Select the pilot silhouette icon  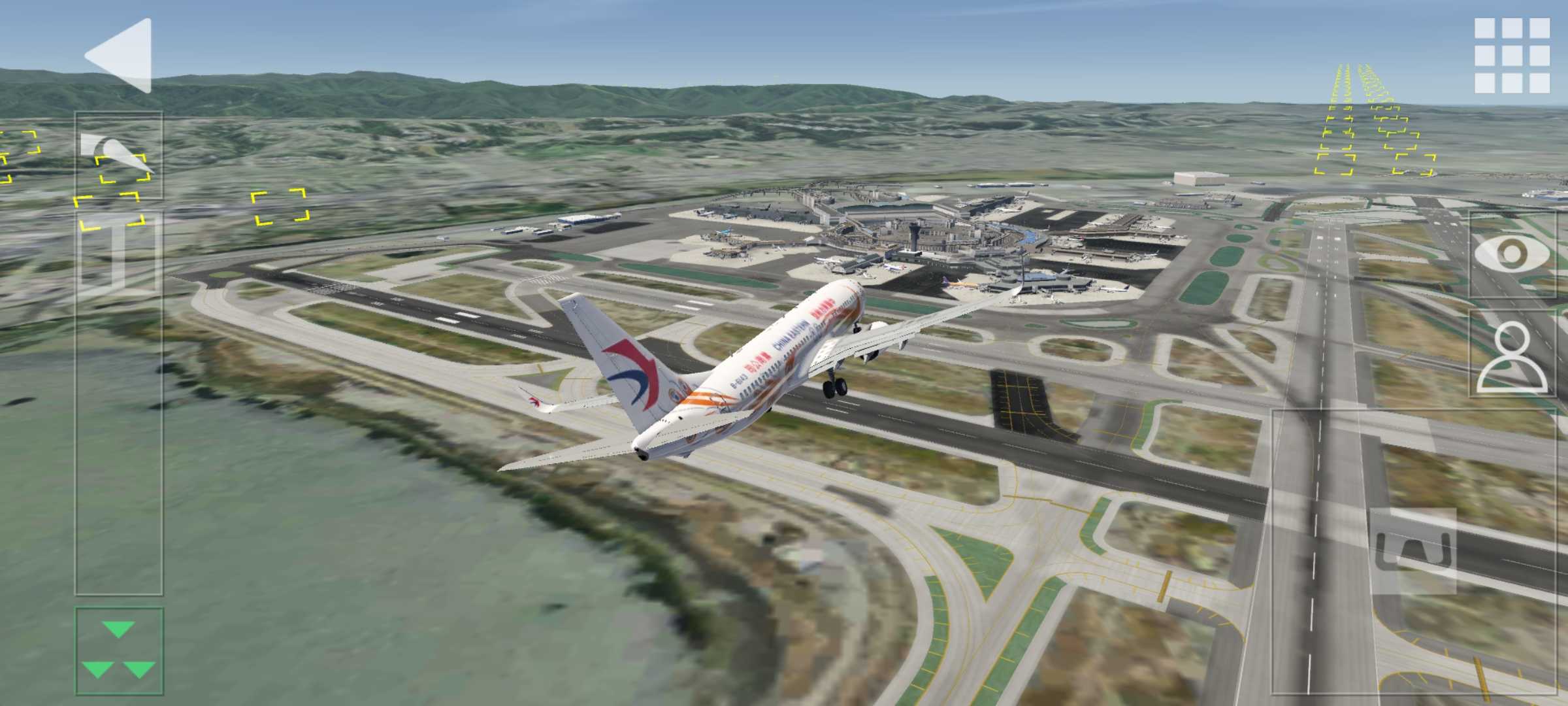(x=1512, y=356)
